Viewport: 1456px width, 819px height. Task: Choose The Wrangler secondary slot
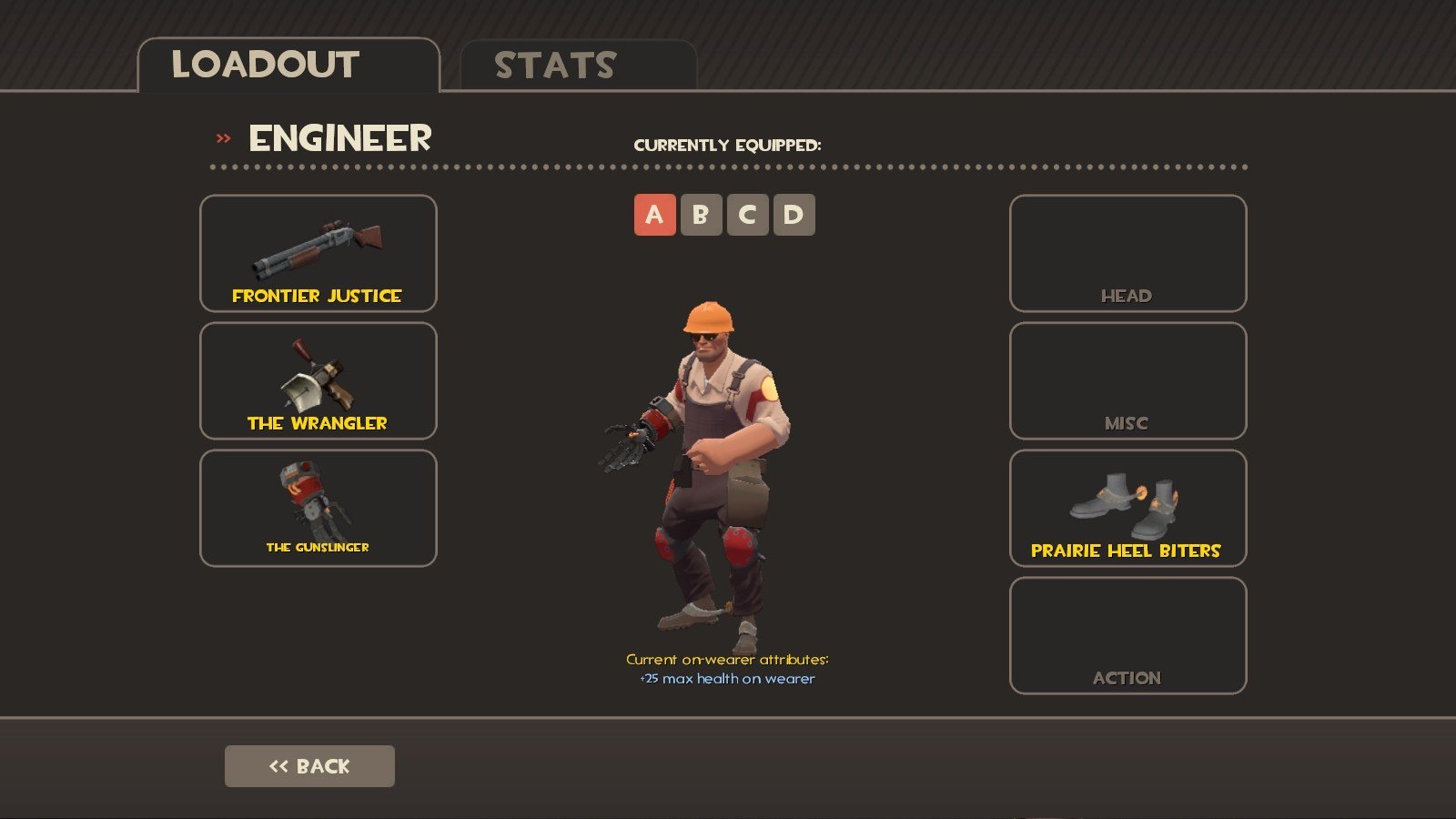pos(318,380)
